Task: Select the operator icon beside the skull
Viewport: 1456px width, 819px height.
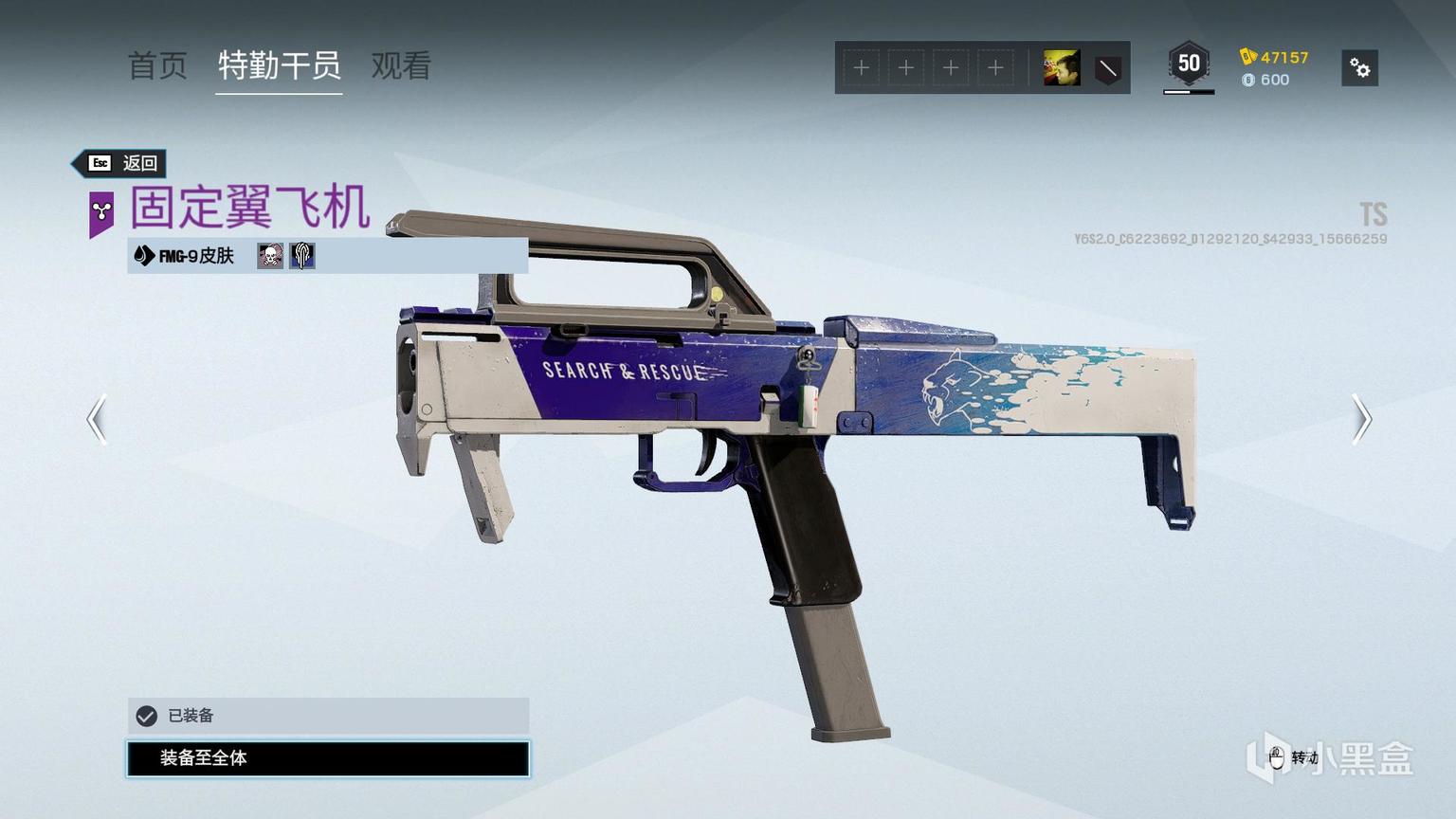Action: 302,256
